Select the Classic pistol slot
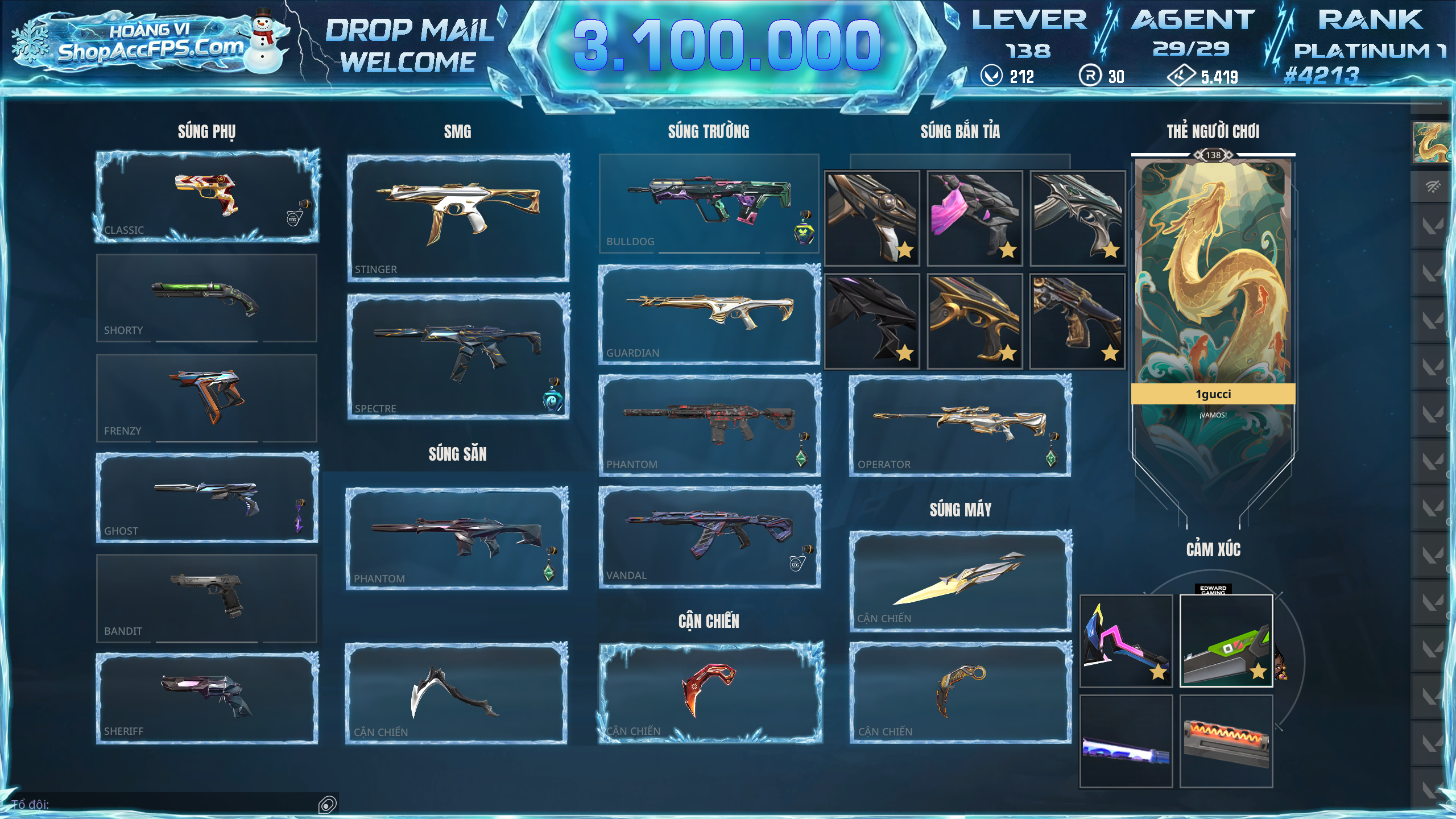This screenshot has width=1456, height=819. click(x=206, y=196)
